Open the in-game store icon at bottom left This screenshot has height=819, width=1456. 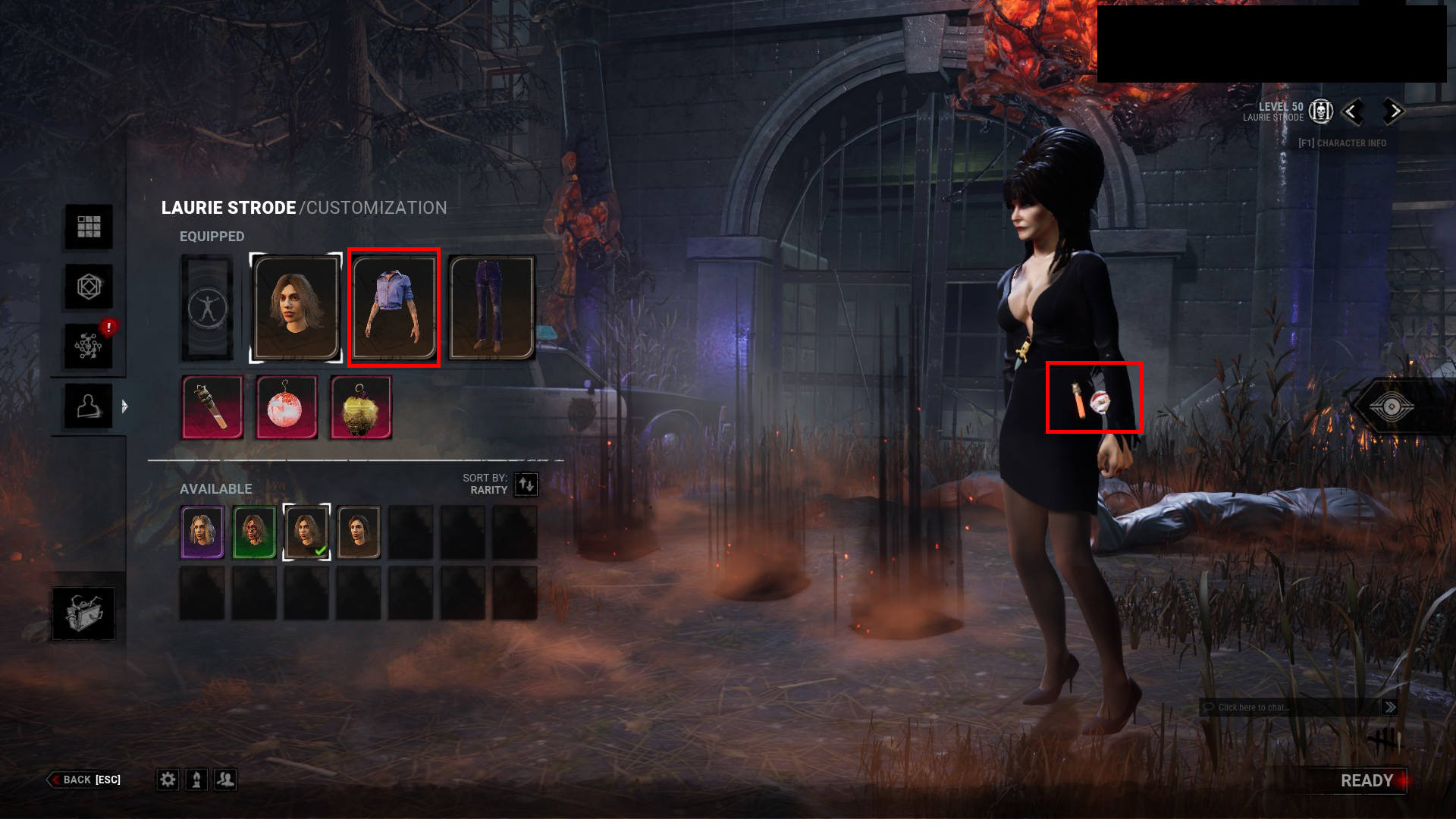click(83, 614)
